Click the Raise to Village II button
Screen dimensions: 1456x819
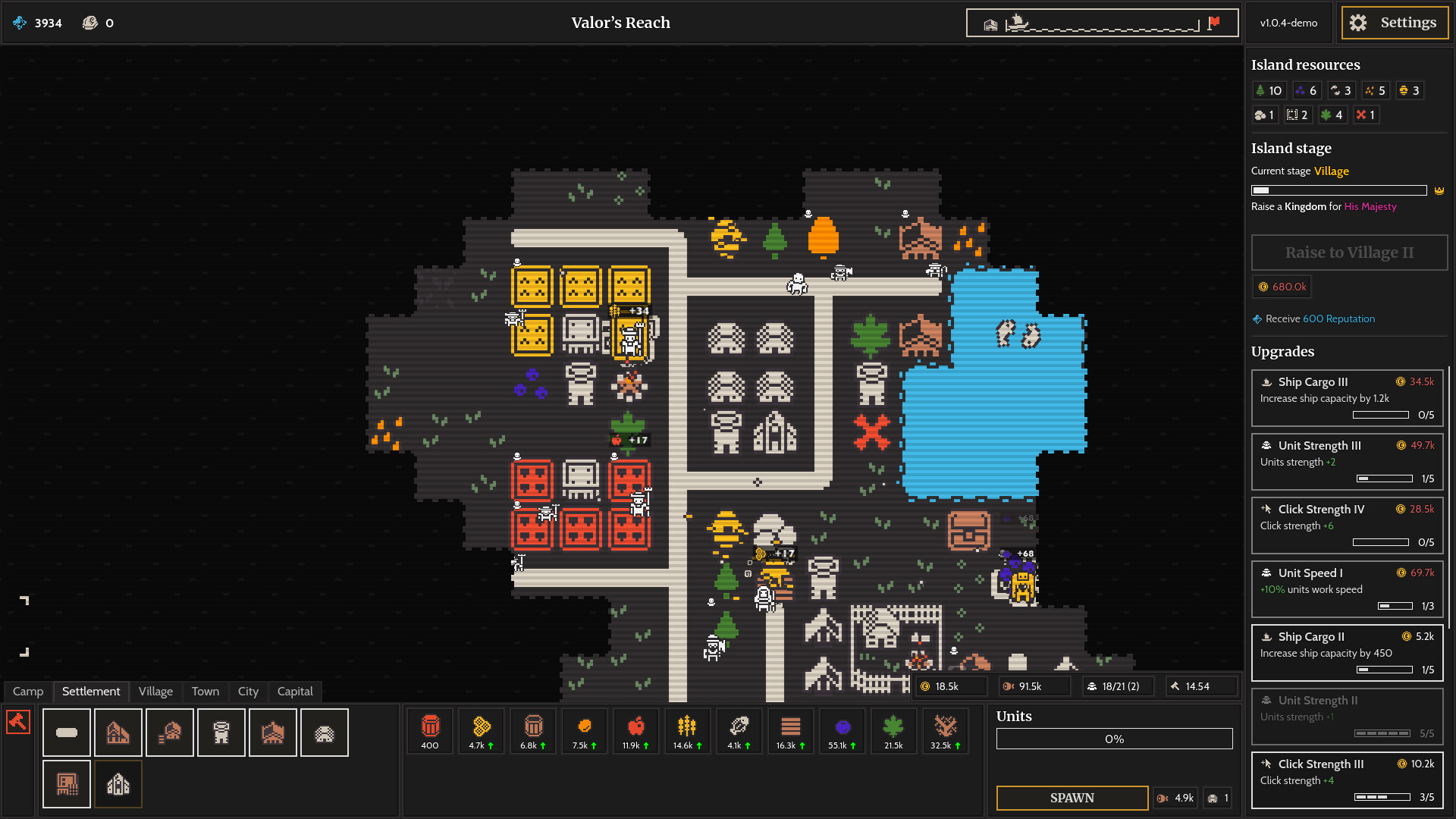pyautogui.click(x=1349, y=253)
